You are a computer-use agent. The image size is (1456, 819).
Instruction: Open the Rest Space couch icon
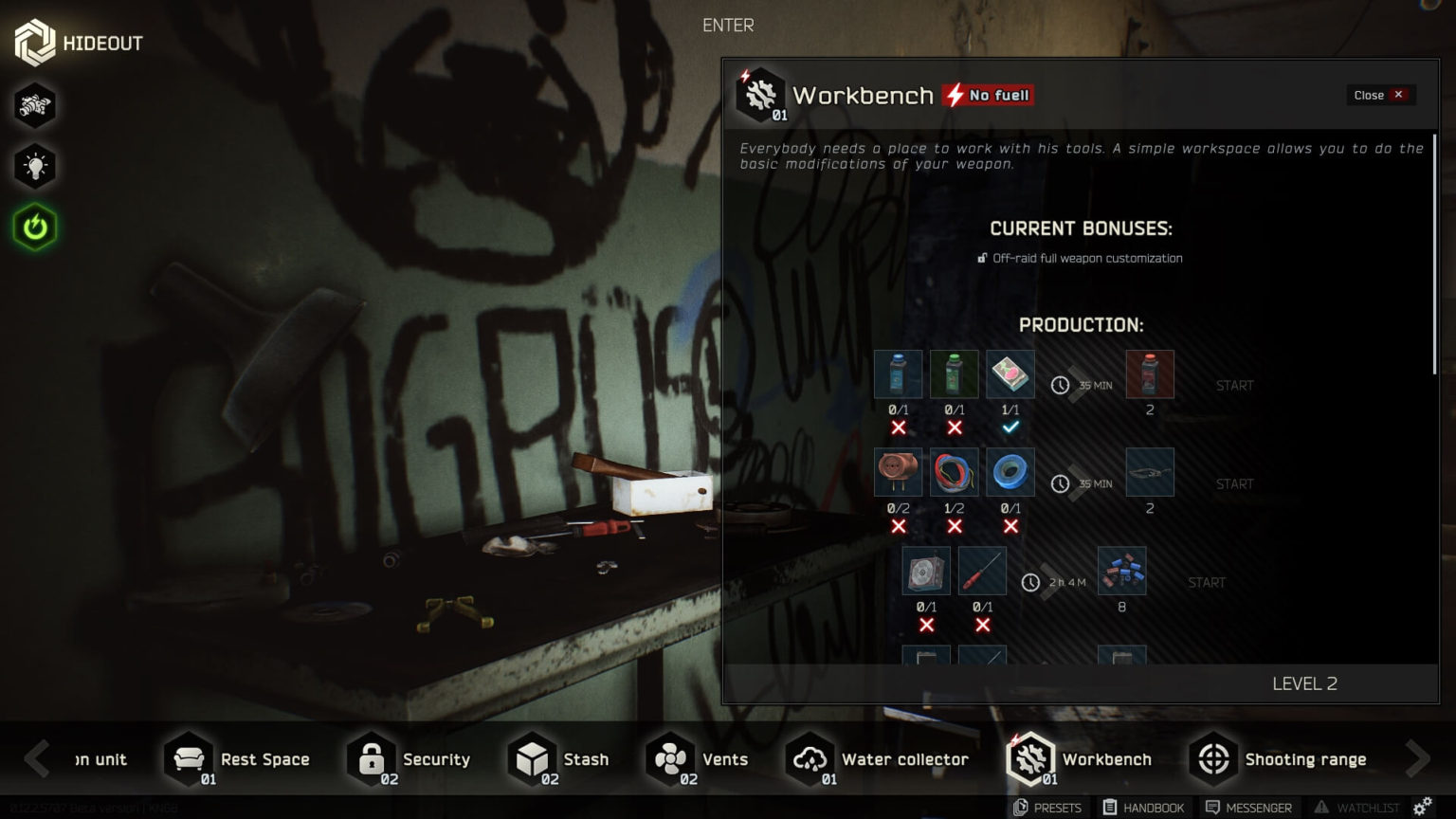click(x=188, y=757)
